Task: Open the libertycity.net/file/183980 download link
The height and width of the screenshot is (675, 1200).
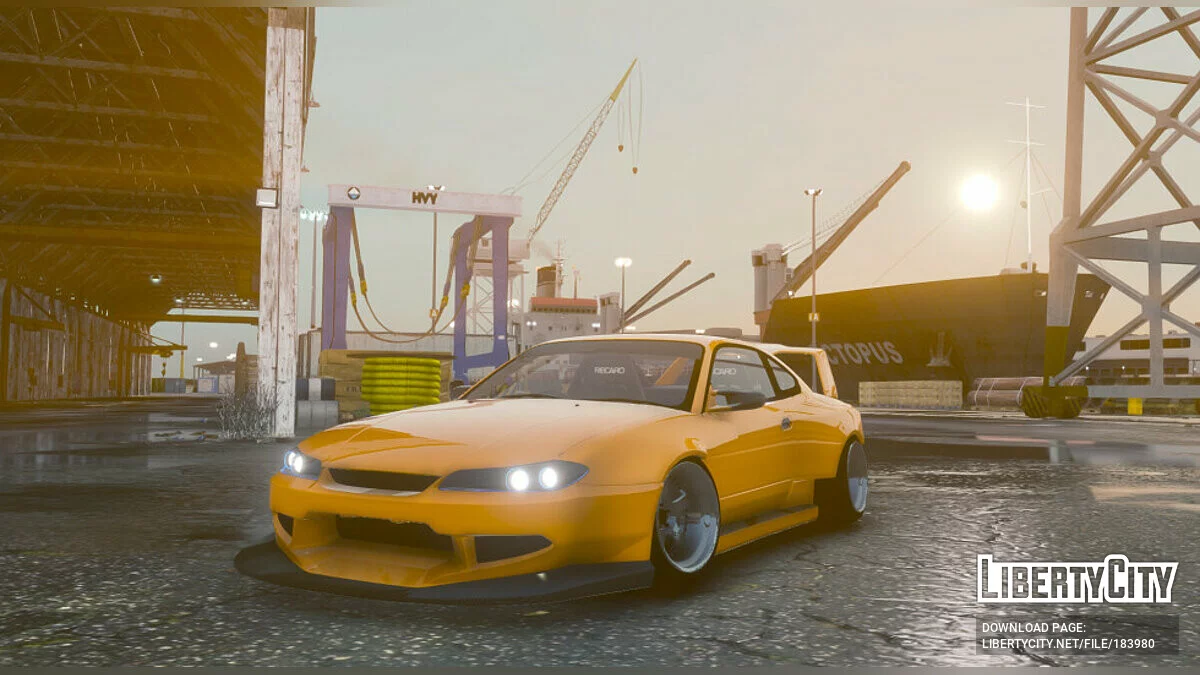Action: coord(1068,642)
